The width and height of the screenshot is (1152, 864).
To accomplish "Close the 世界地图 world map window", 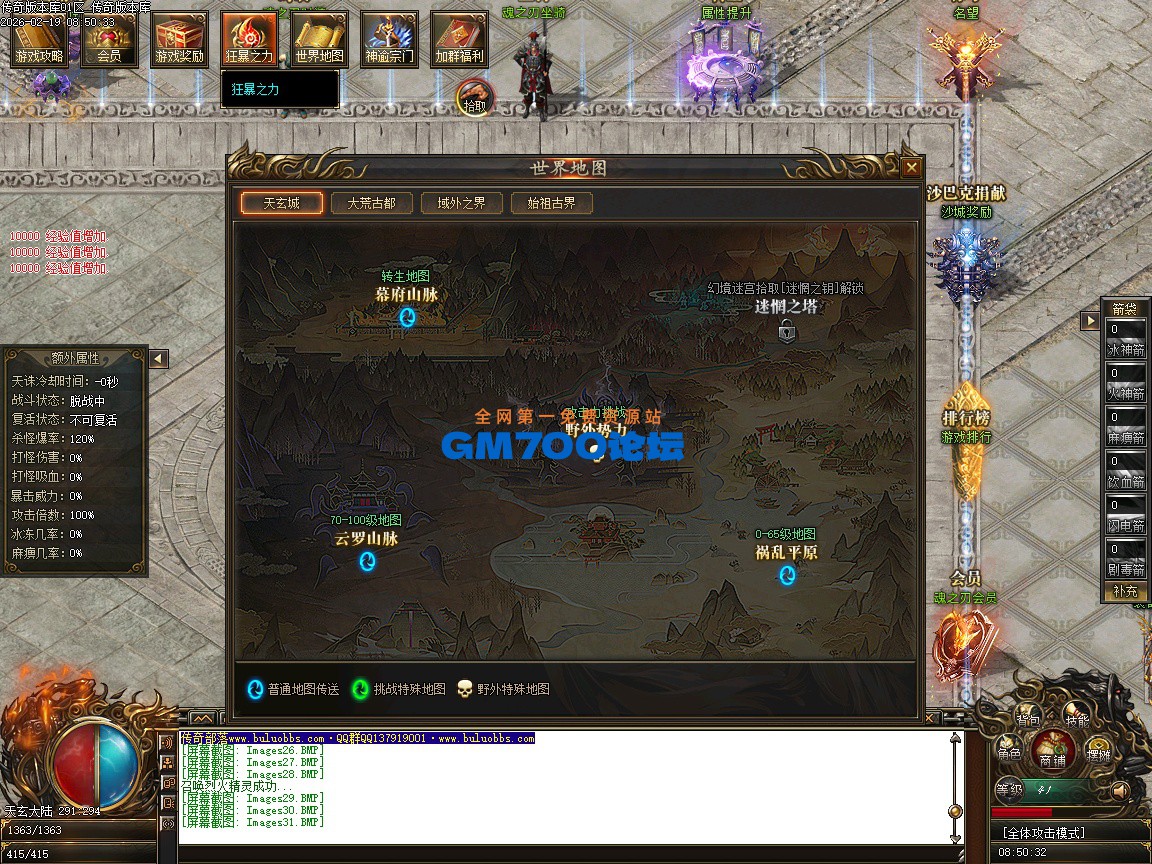I will (x=910, y=168).
